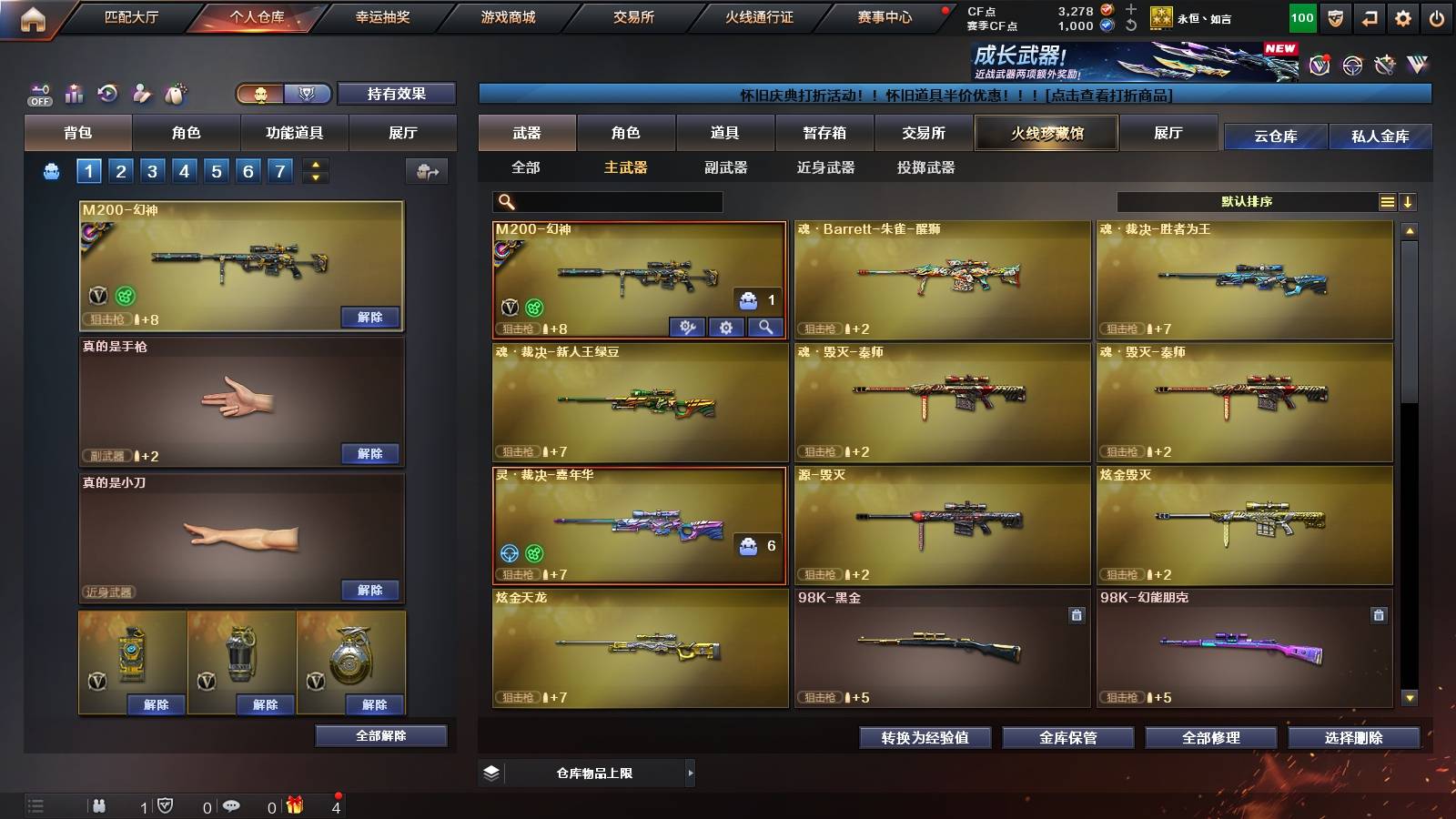Click the return arrow icon near settings
This screenshot has width=1456, height=819.
1368,15
